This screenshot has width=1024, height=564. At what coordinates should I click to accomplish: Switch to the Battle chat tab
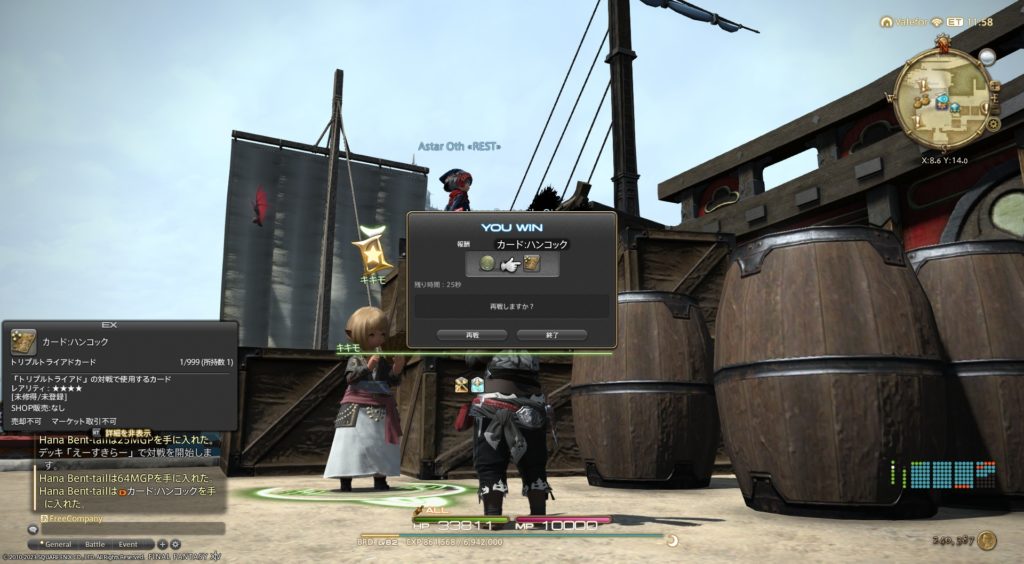point(94,544)
